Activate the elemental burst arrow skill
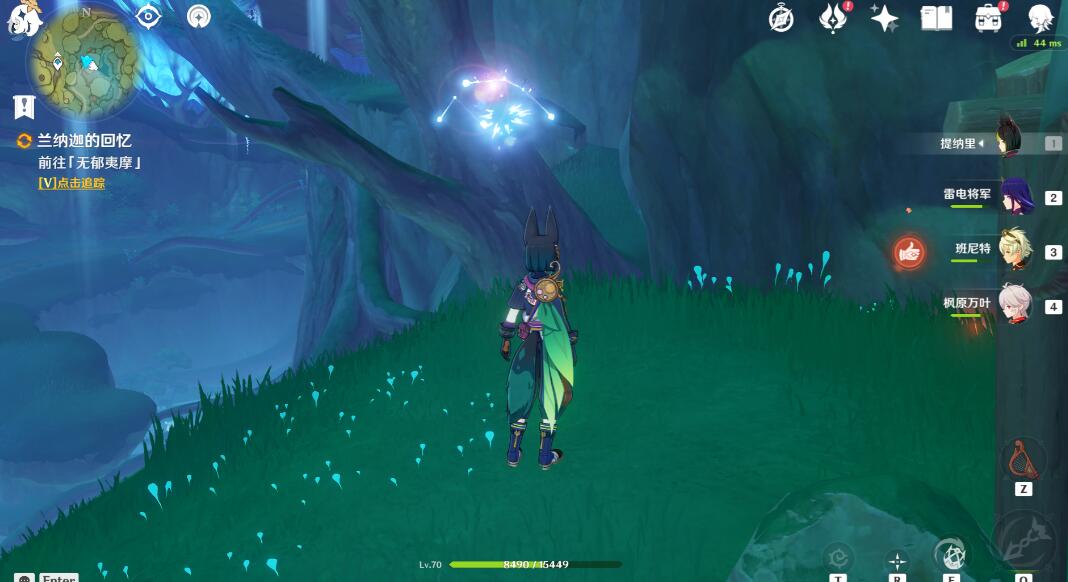This screenshot has height=582, width=1068. click(1024, 541)
